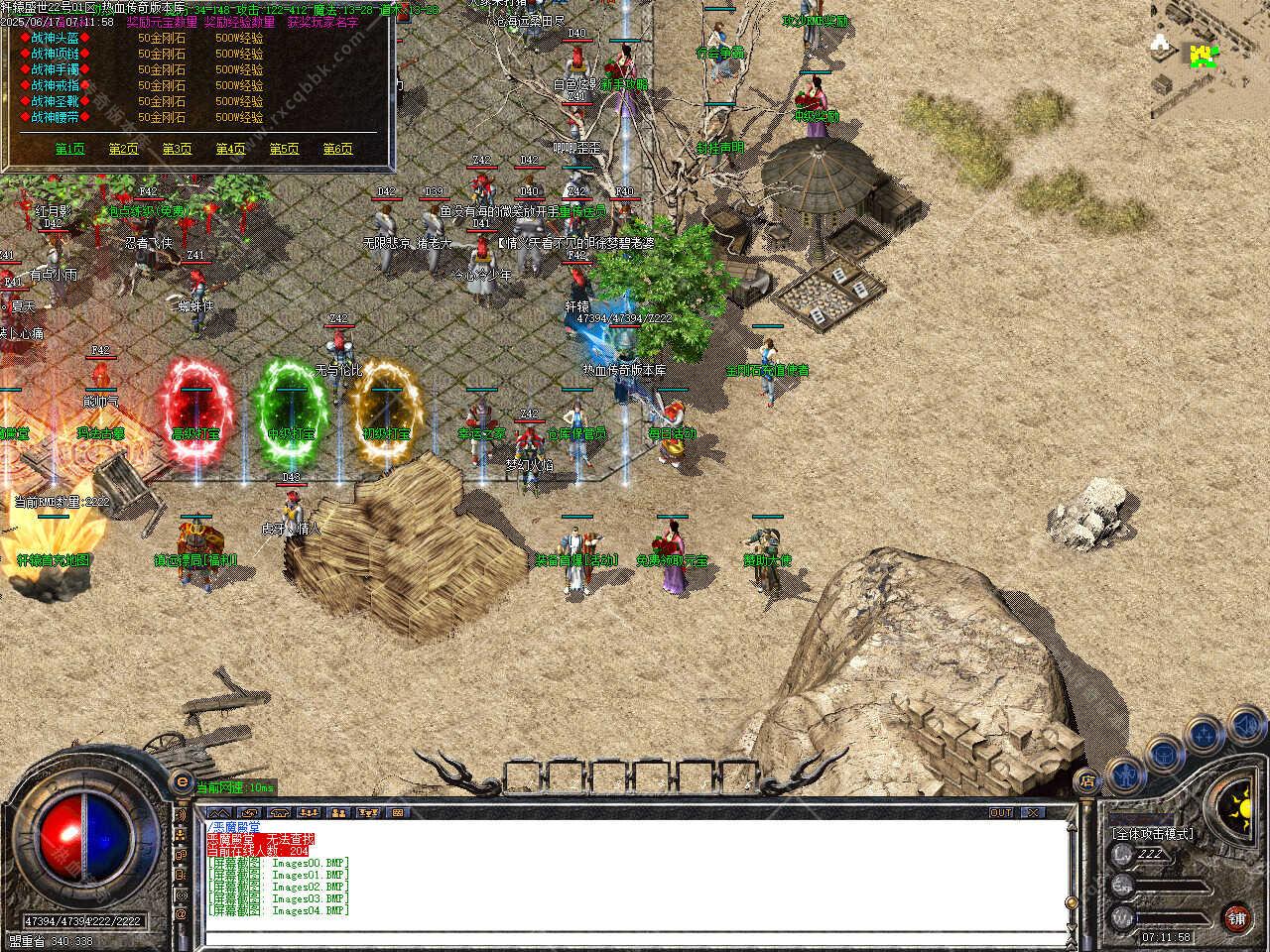Open the 店 shop button
This screenshot has height=952, width=1270.
[1089, 782]
